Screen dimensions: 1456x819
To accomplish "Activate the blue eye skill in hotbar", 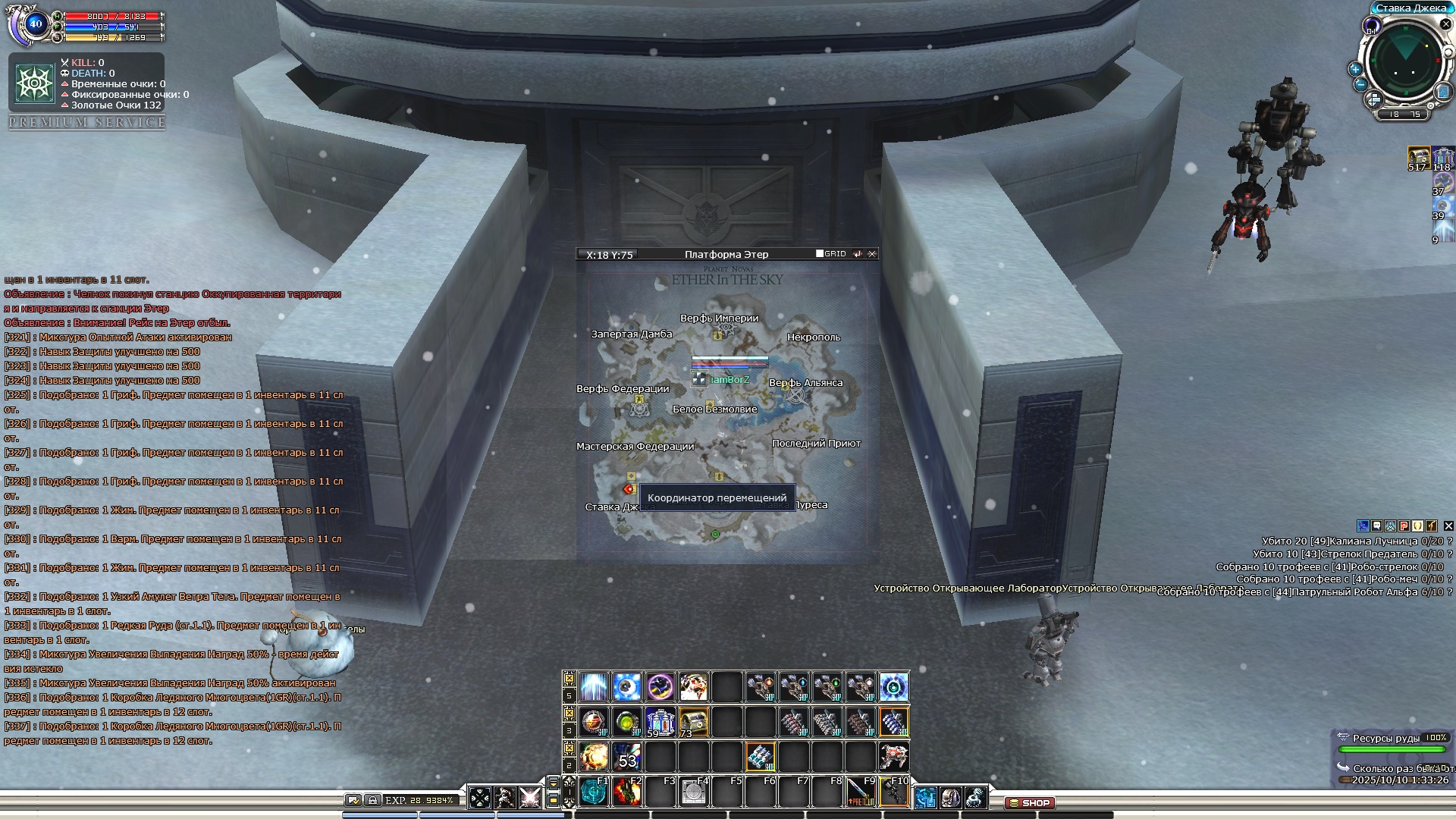I will point(626,687).
